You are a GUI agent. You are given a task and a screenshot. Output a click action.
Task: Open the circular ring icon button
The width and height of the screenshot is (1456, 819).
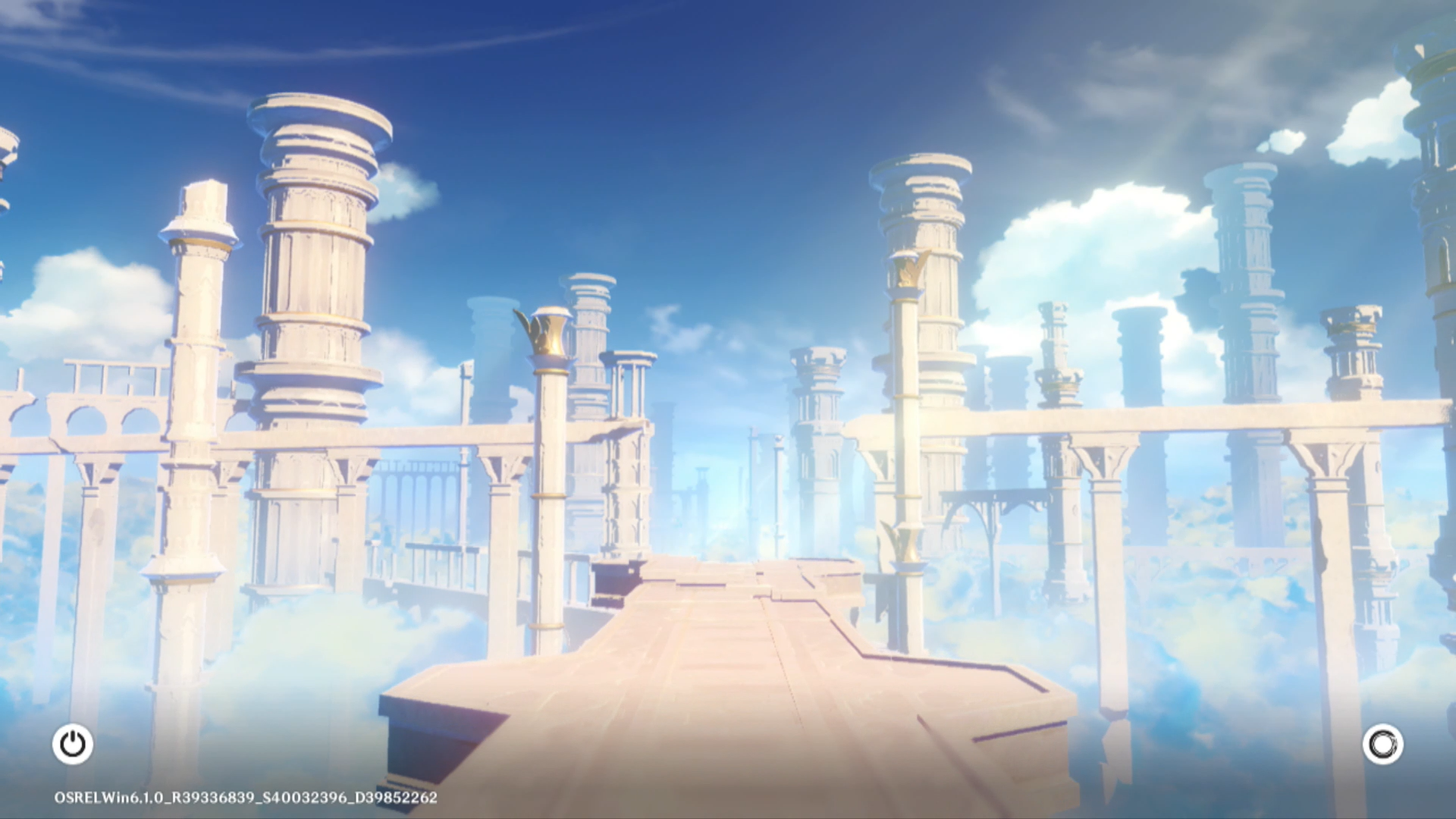[1382, 744]
